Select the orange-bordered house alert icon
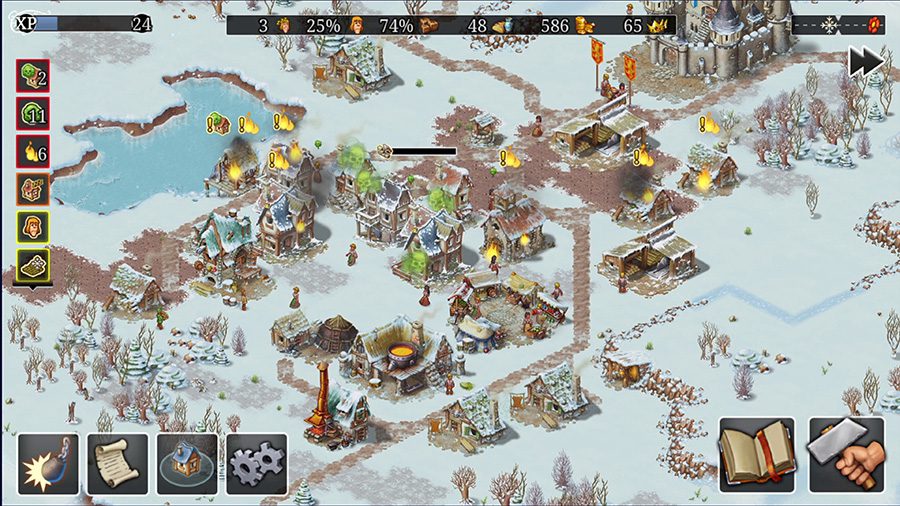Image resolution: width=900 pixels, height=506 pixels. (33, 190)
